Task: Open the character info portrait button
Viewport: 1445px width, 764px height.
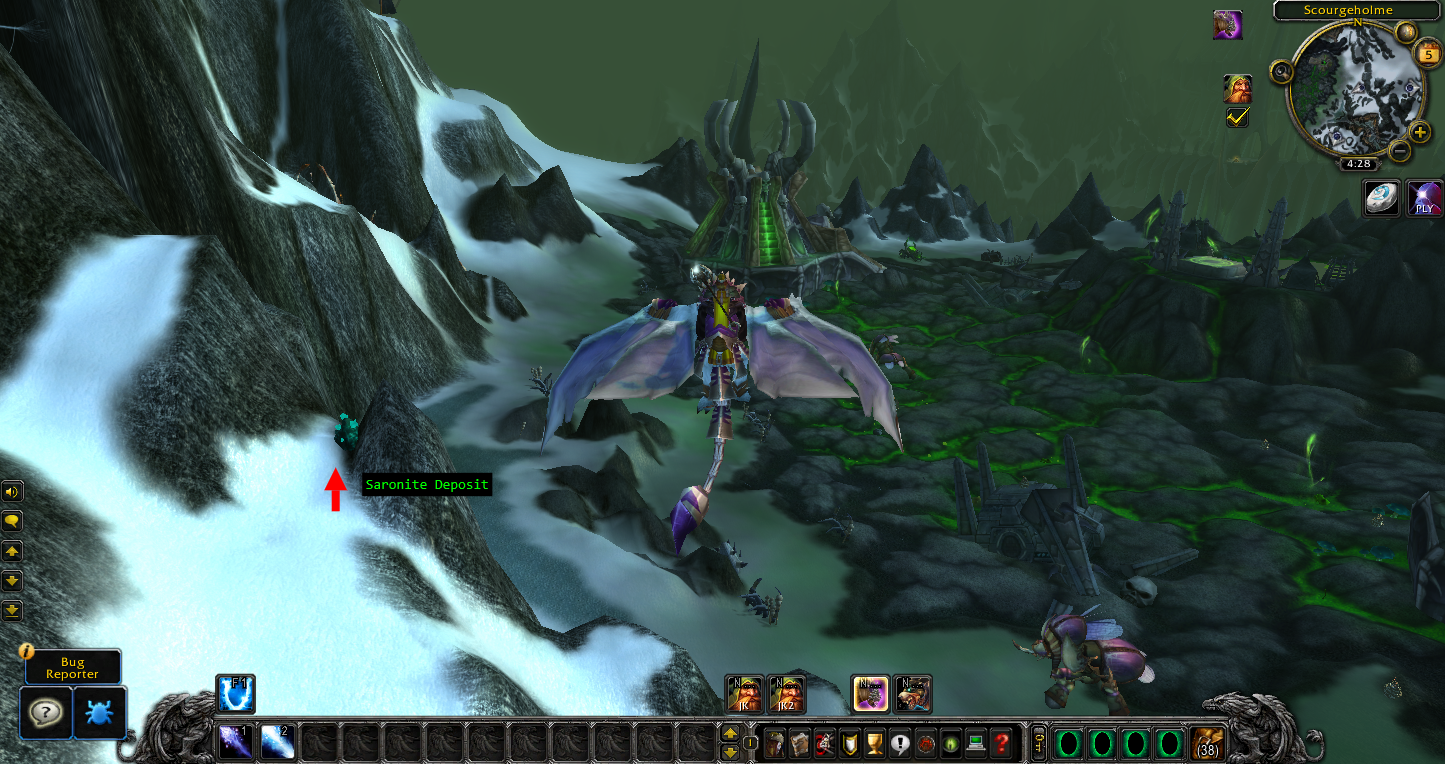Action: (775, 743)
